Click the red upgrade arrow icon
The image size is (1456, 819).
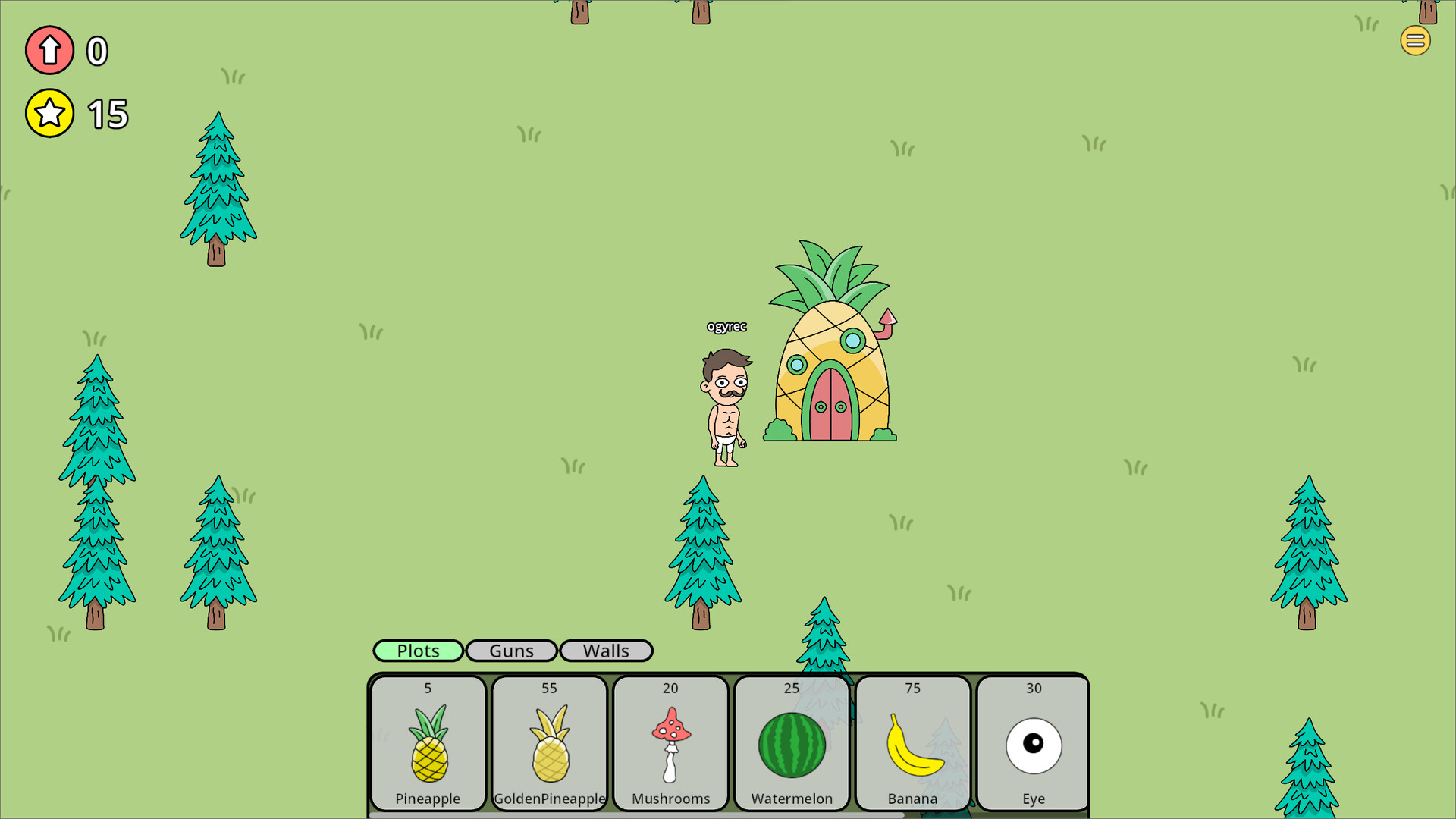[x=49, y=50]
